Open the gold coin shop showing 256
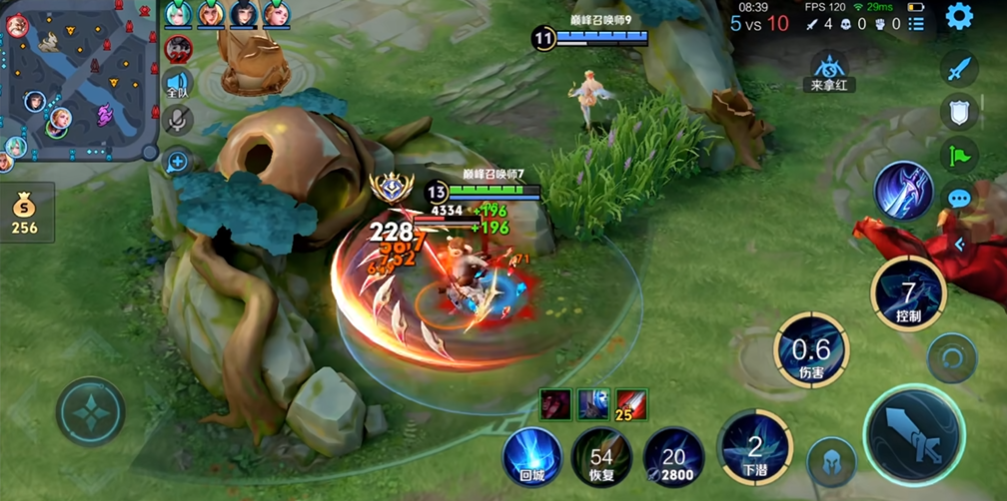Viewport: 1007px width, 501px height. point(25,213)
